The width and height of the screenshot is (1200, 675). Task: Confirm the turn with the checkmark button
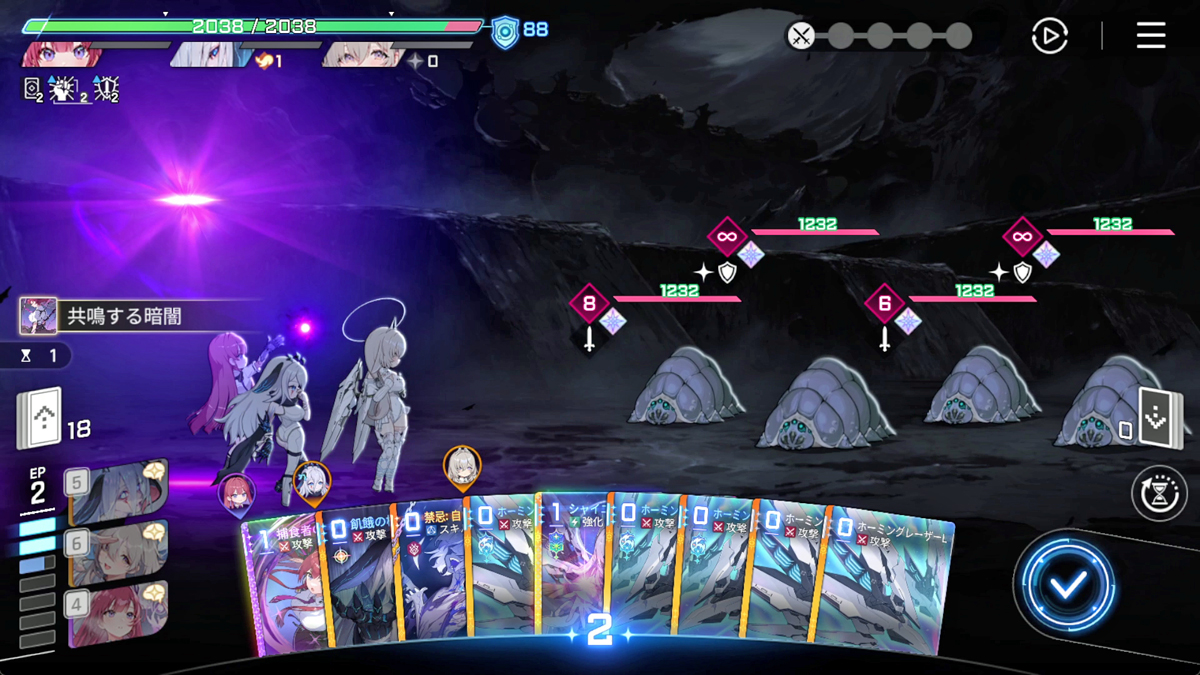pos(1067,585)
